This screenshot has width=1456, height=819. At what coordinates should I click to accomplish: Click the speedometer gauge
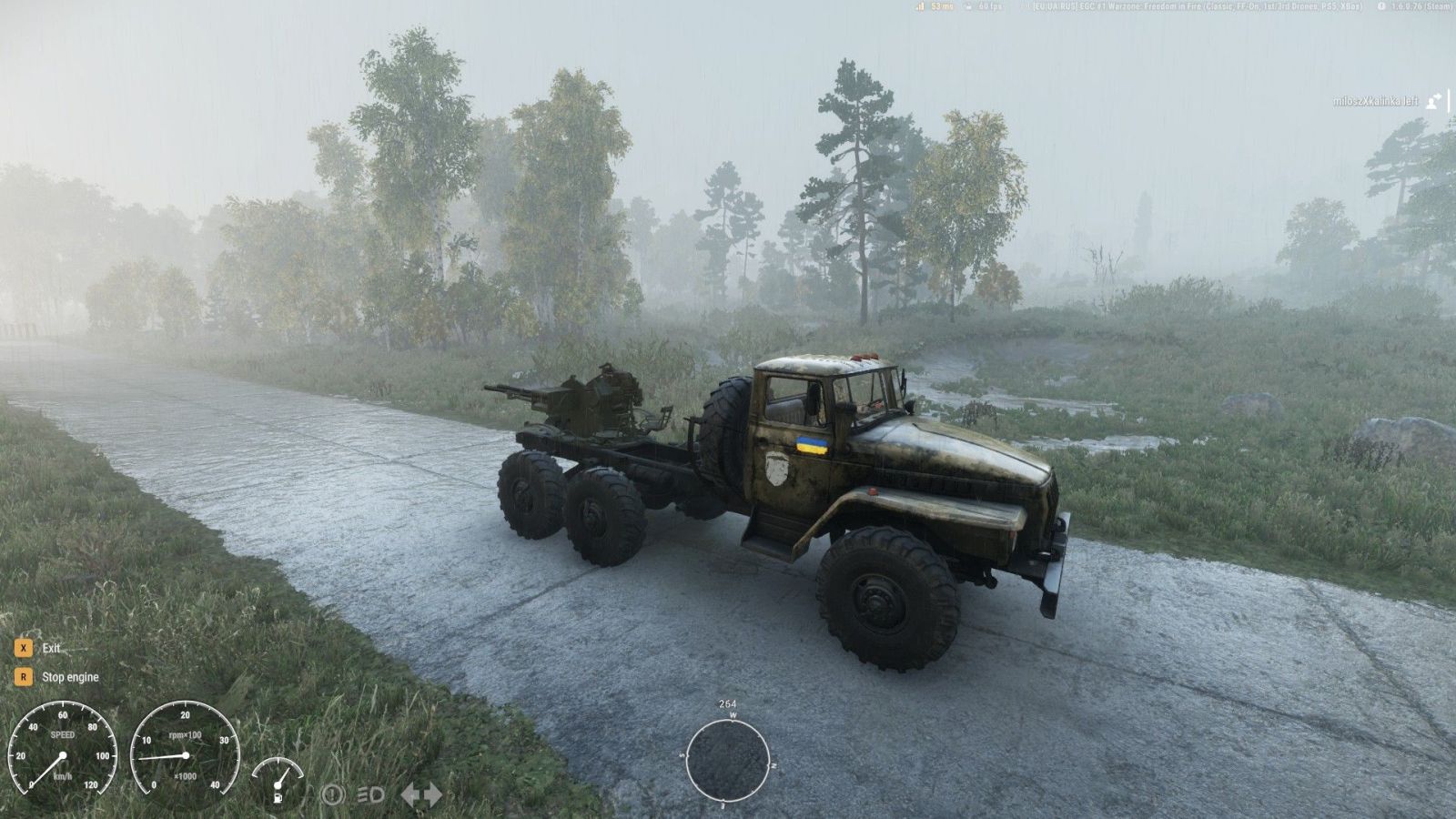(x=62, y=753)
